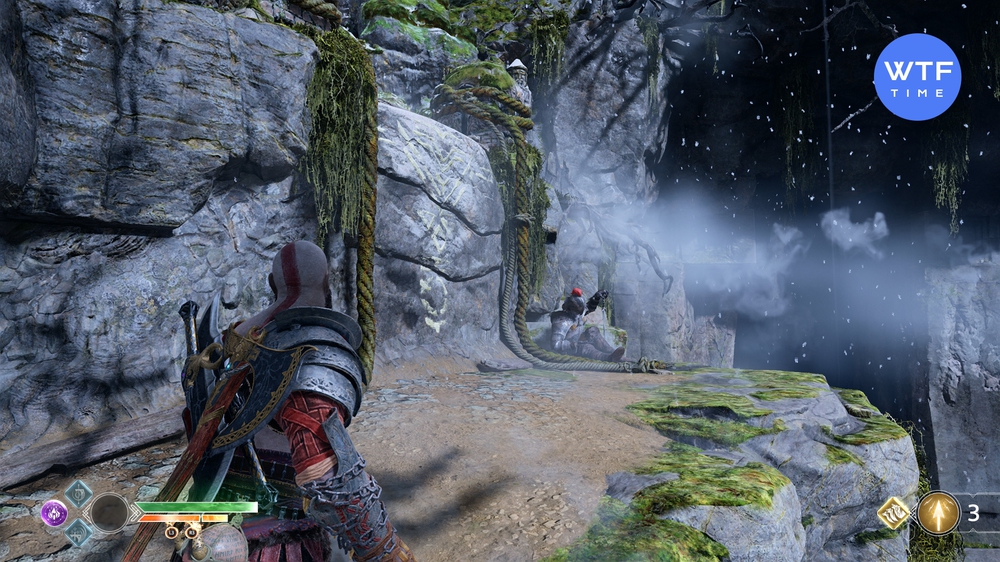Select the golden arrow ability icon
Image resolution: width=1000 pixels, height=562 pixels.
[938, 513]
